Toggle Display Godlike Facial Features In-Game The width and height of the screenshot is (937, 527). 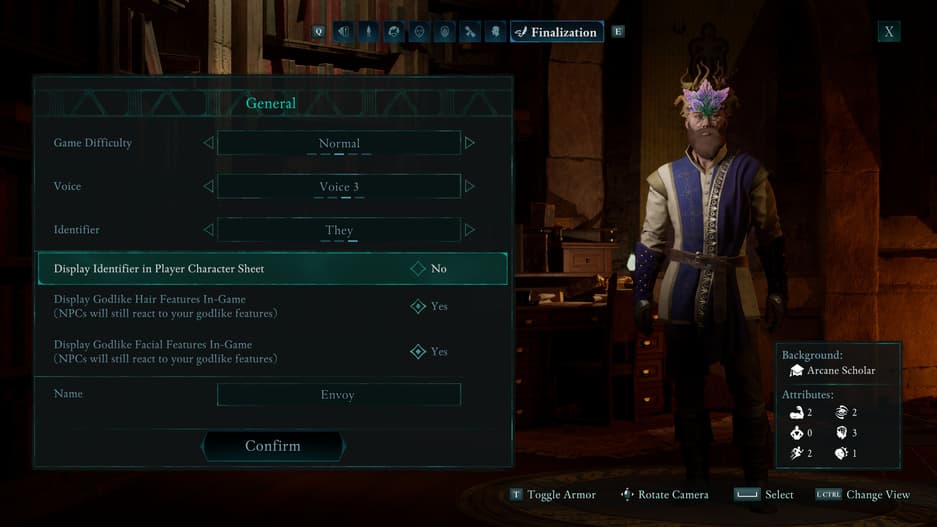[x=418, y=351]
